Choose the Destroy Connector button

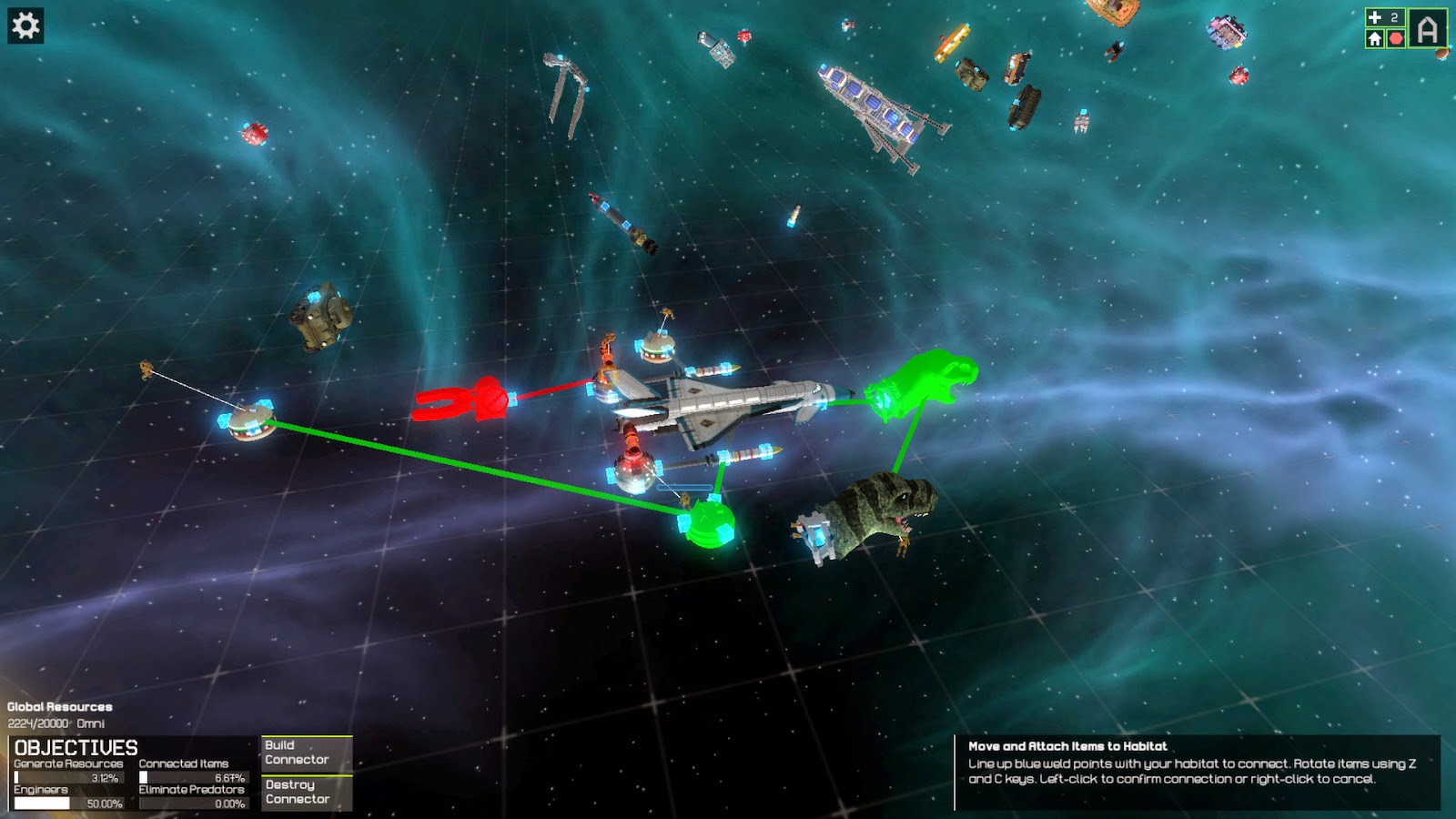(x=307, y=792)
